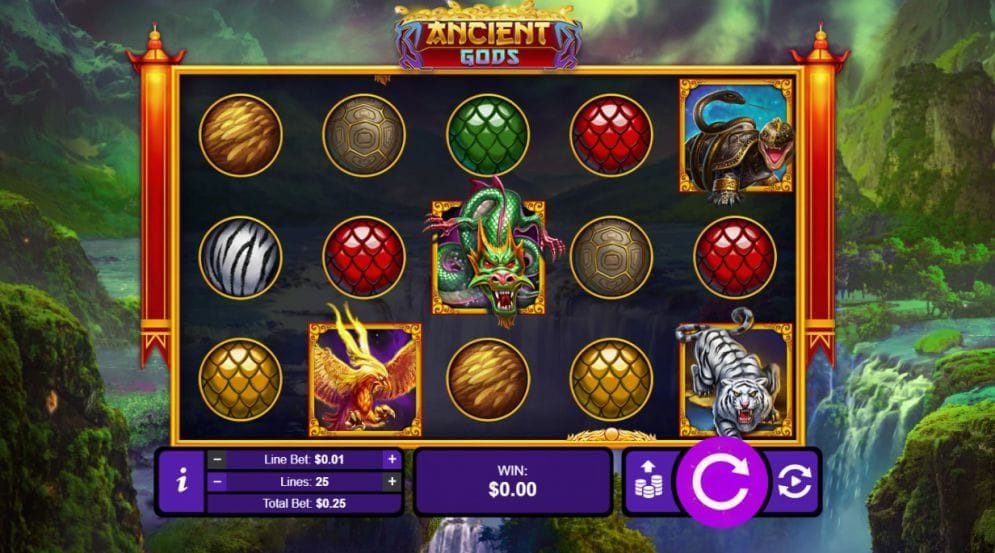The height and width of the screenshot is (553, 995).
Task: Decrease the Line Bet amount
Action: point(217,460)
